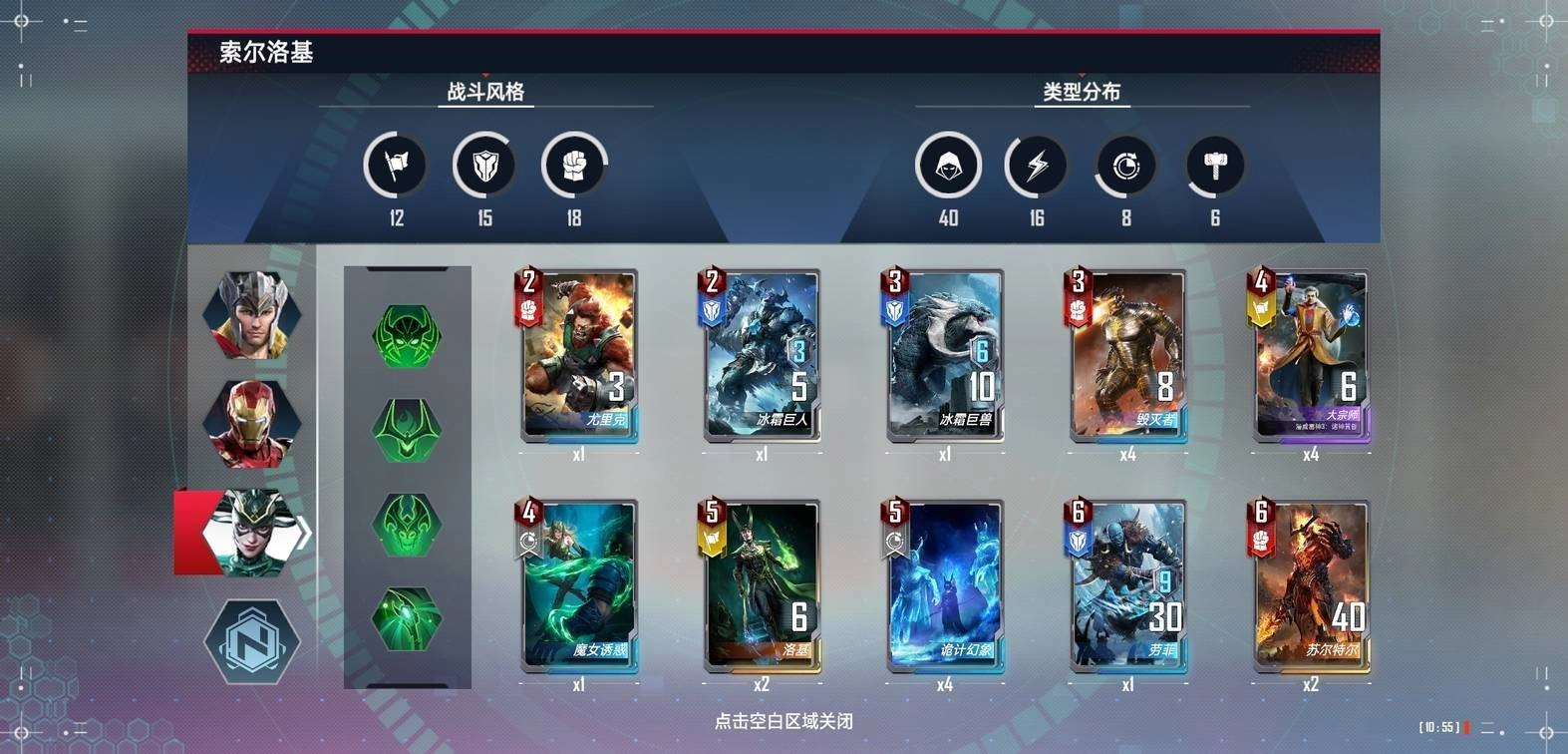
Task: Click the circular refresh type icon showing 8
Action: coord(1125,166)
